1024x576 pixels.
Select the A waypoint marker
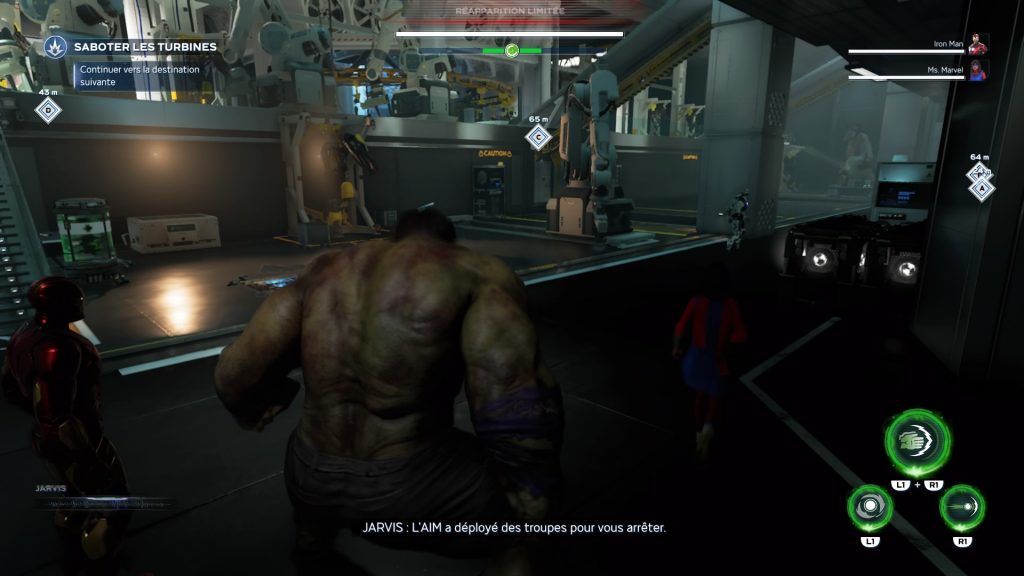coord(981,186)
